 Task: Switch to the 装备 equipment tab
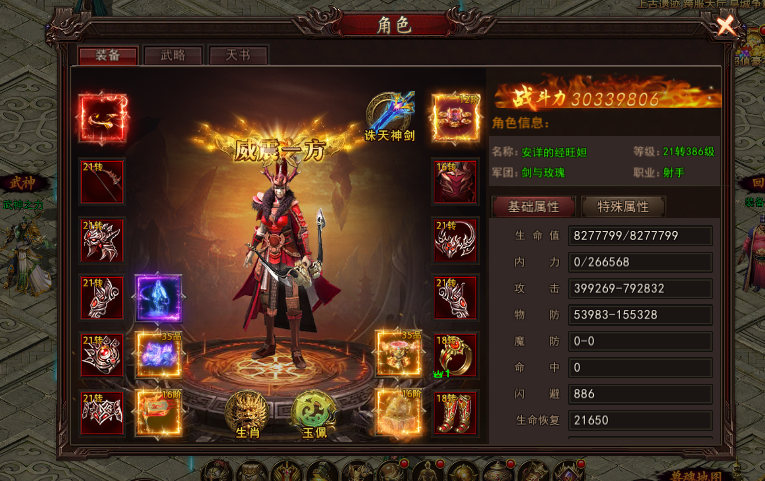point(107,56)
